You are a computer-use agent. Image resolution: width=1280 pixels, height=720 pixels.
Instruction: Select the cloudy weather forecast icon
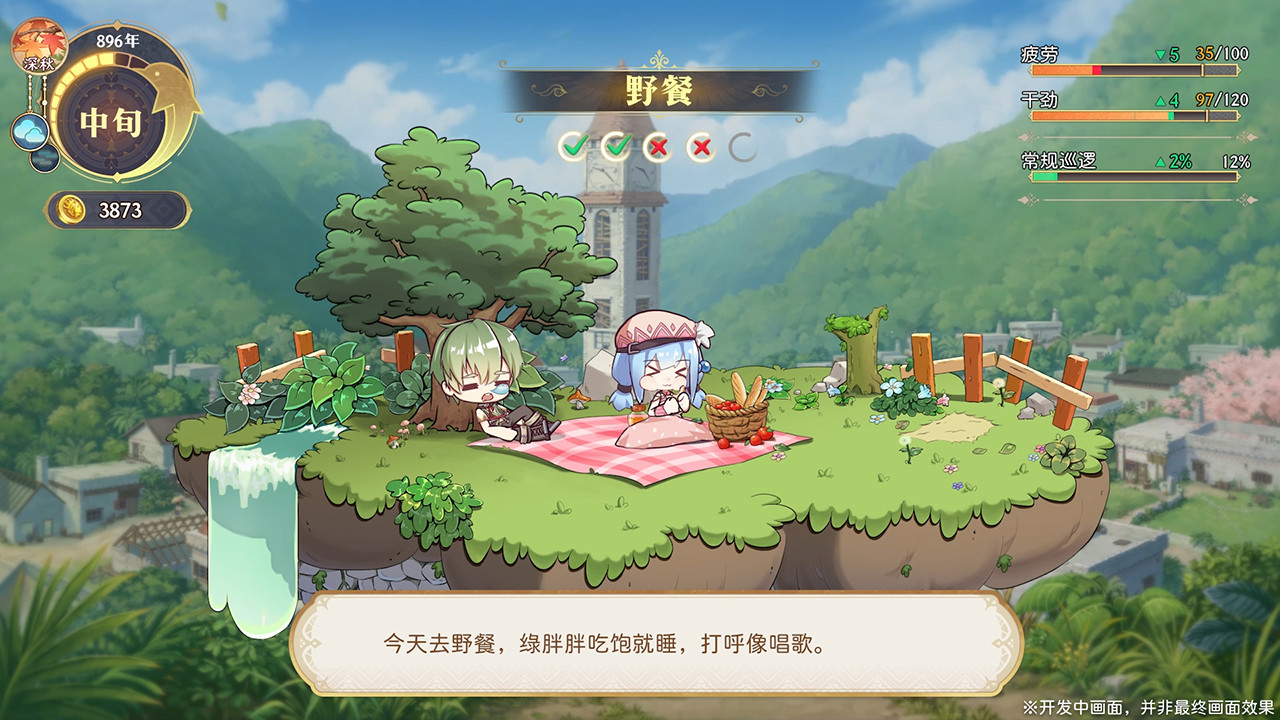(29, 130)
